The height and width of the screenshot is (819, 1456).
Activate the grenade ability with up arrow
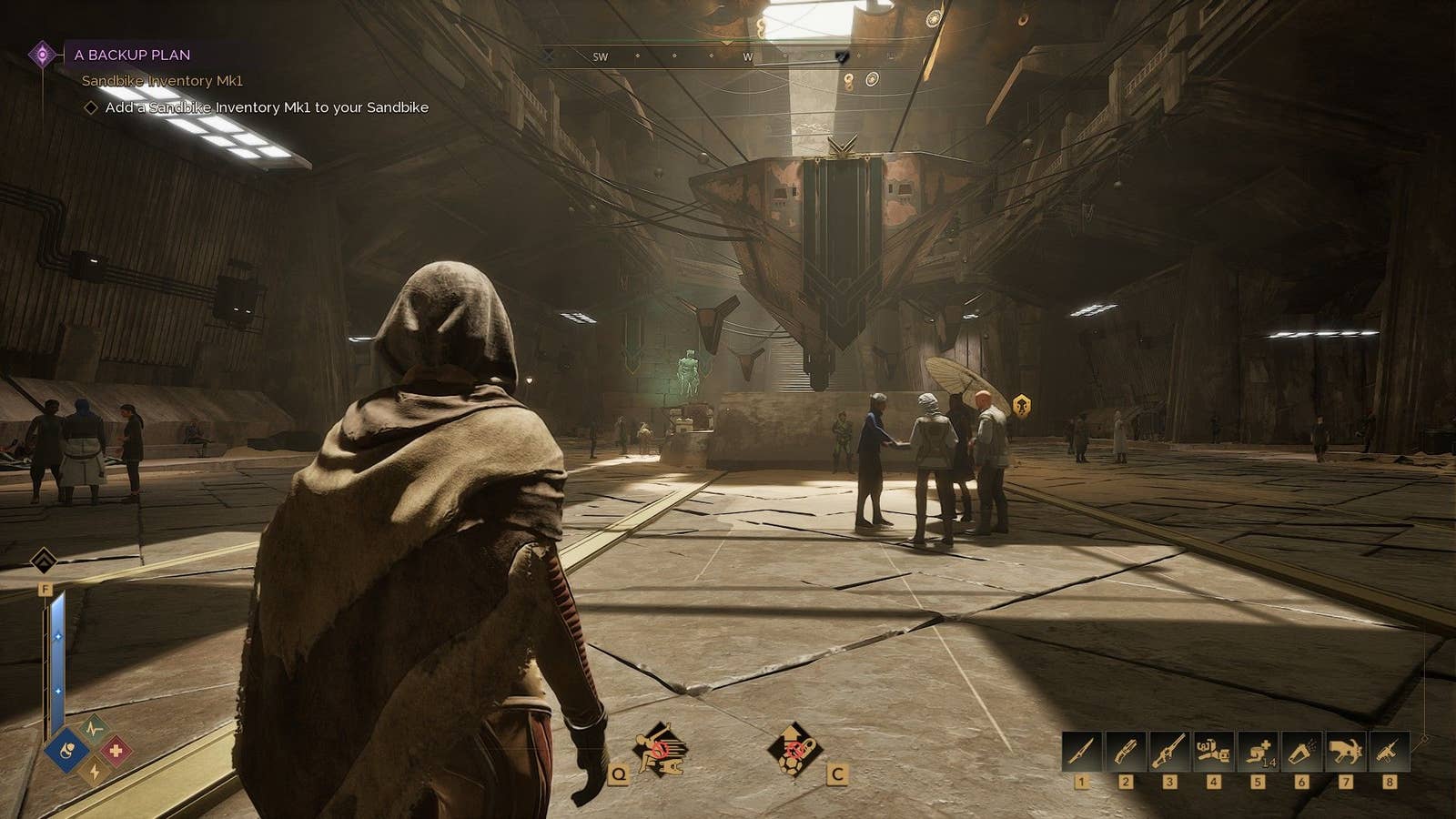[x=794, y=750]
